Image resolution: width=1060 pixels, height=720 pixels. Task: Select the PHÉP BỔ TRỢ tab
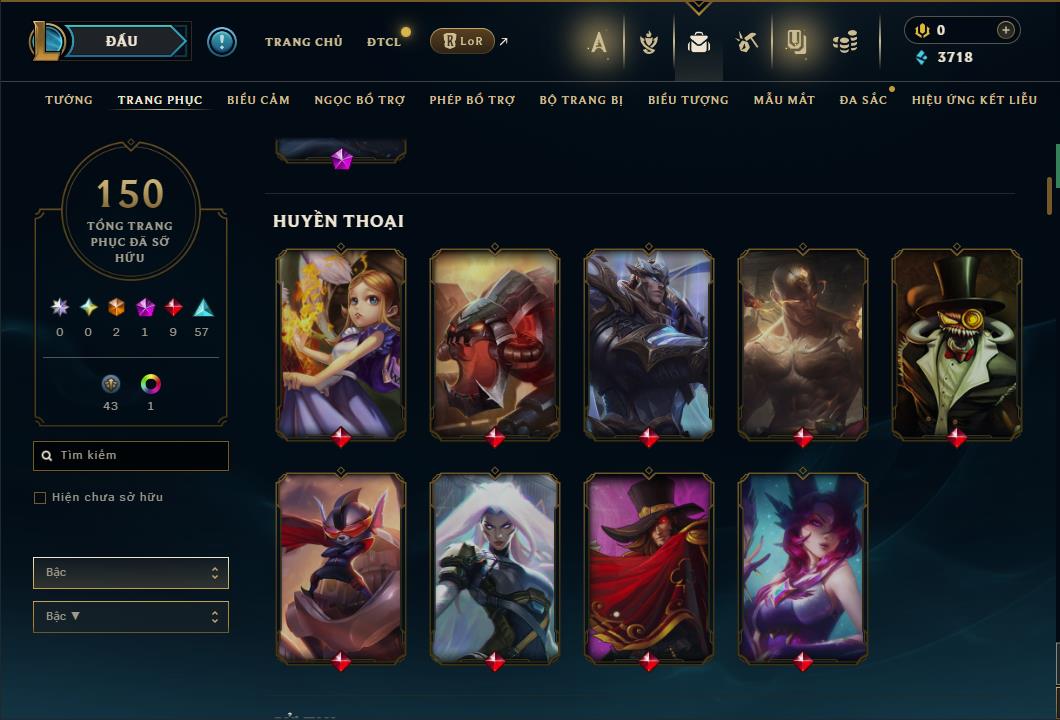point(472,100)
